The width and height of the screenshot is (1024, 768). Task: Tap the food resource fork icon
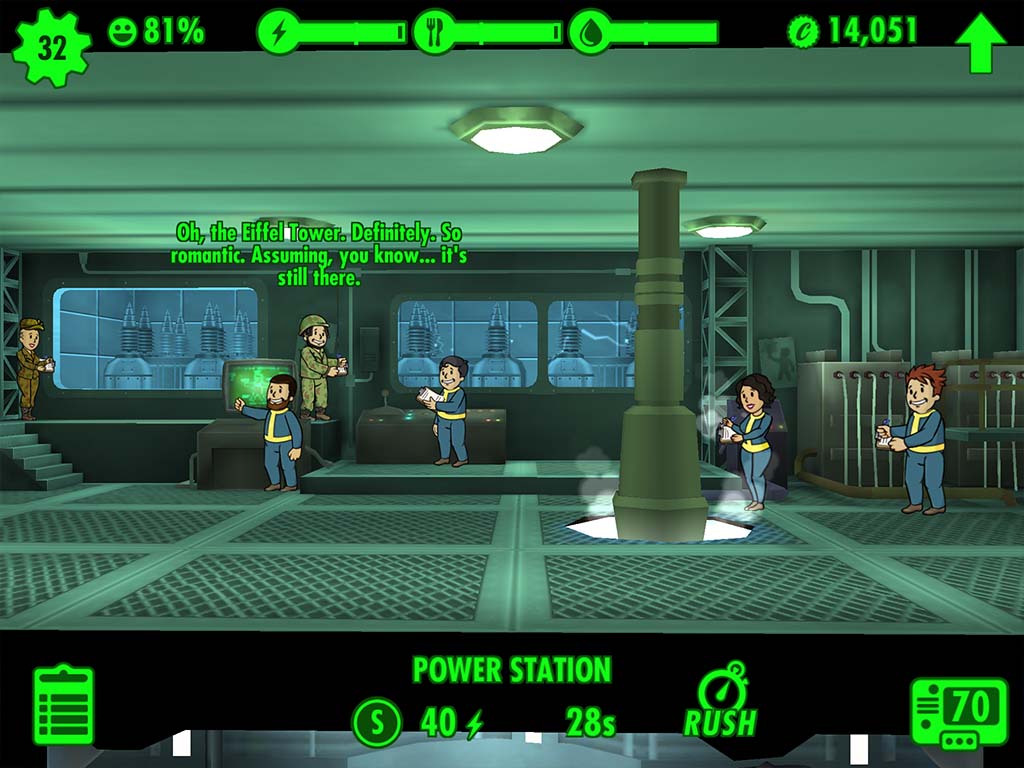click(x=434, y=32)
